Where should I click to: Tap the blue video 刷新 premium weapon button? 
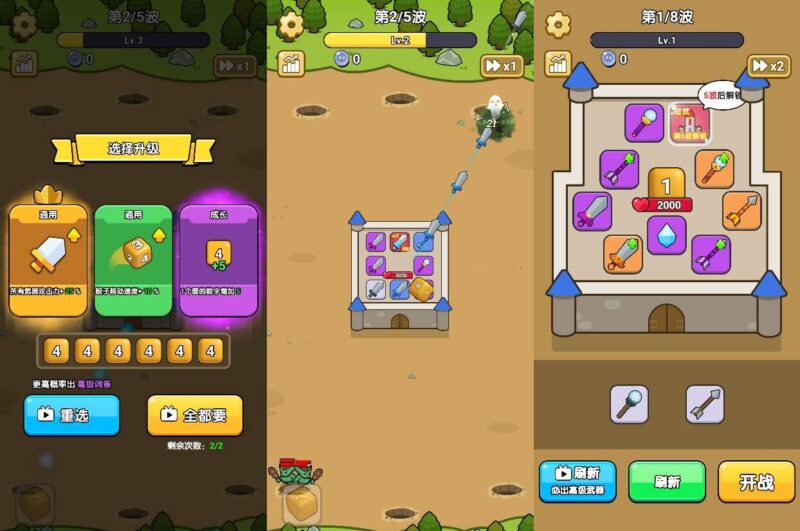click(x=578, y=482)
